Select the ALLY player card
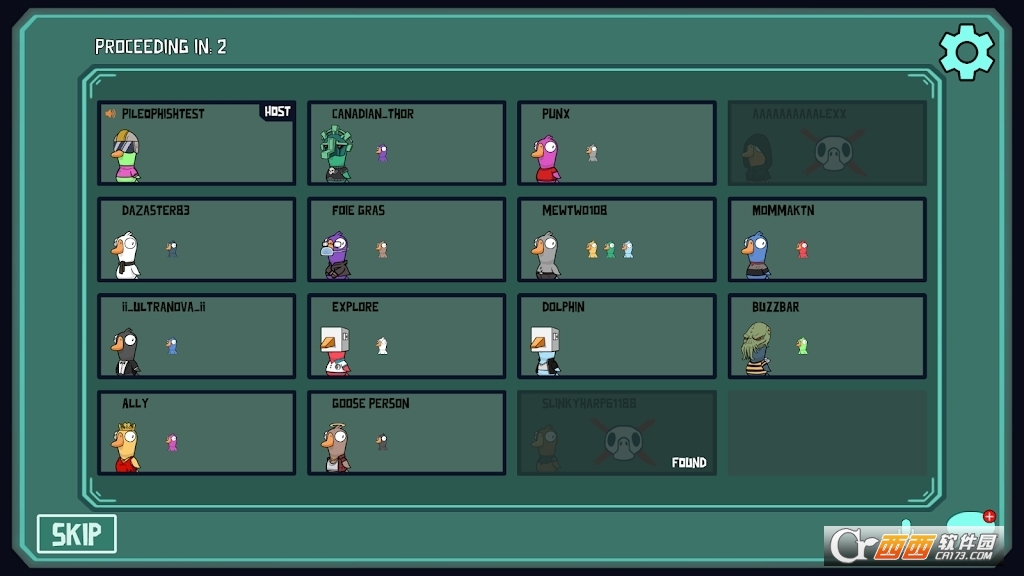The image size is (1024, 576). pos(196,433)
